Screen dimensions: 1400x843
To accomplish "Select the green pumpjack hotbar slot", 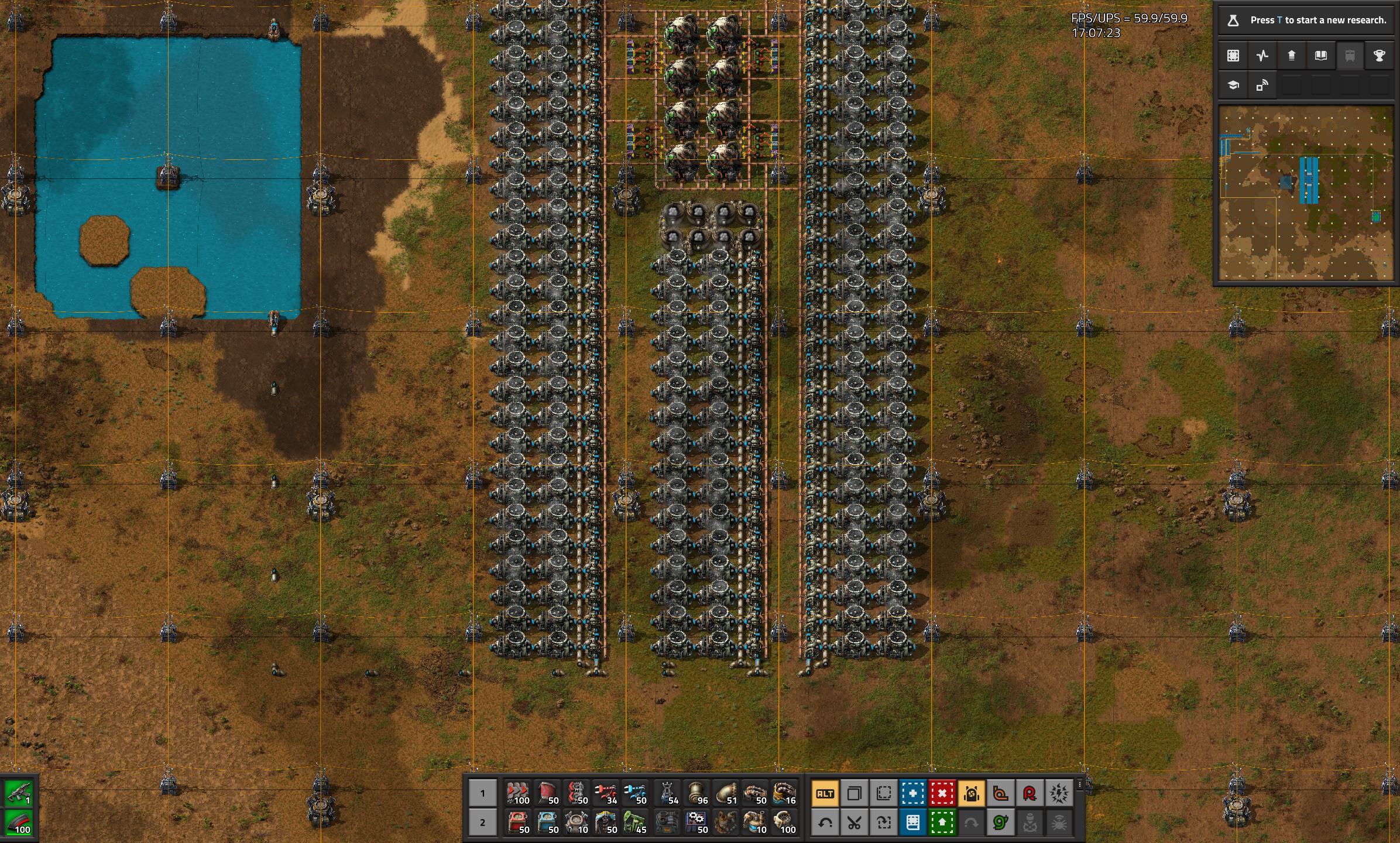I will coord(636,823).
